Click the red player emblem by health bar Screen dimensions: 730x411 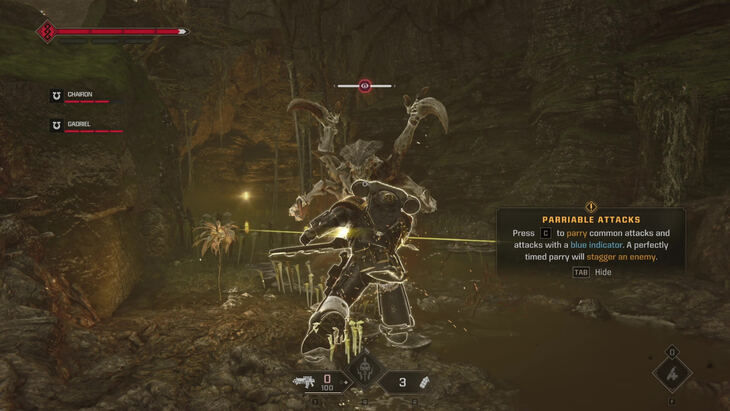pyautogui.click(x=46, y=32)
